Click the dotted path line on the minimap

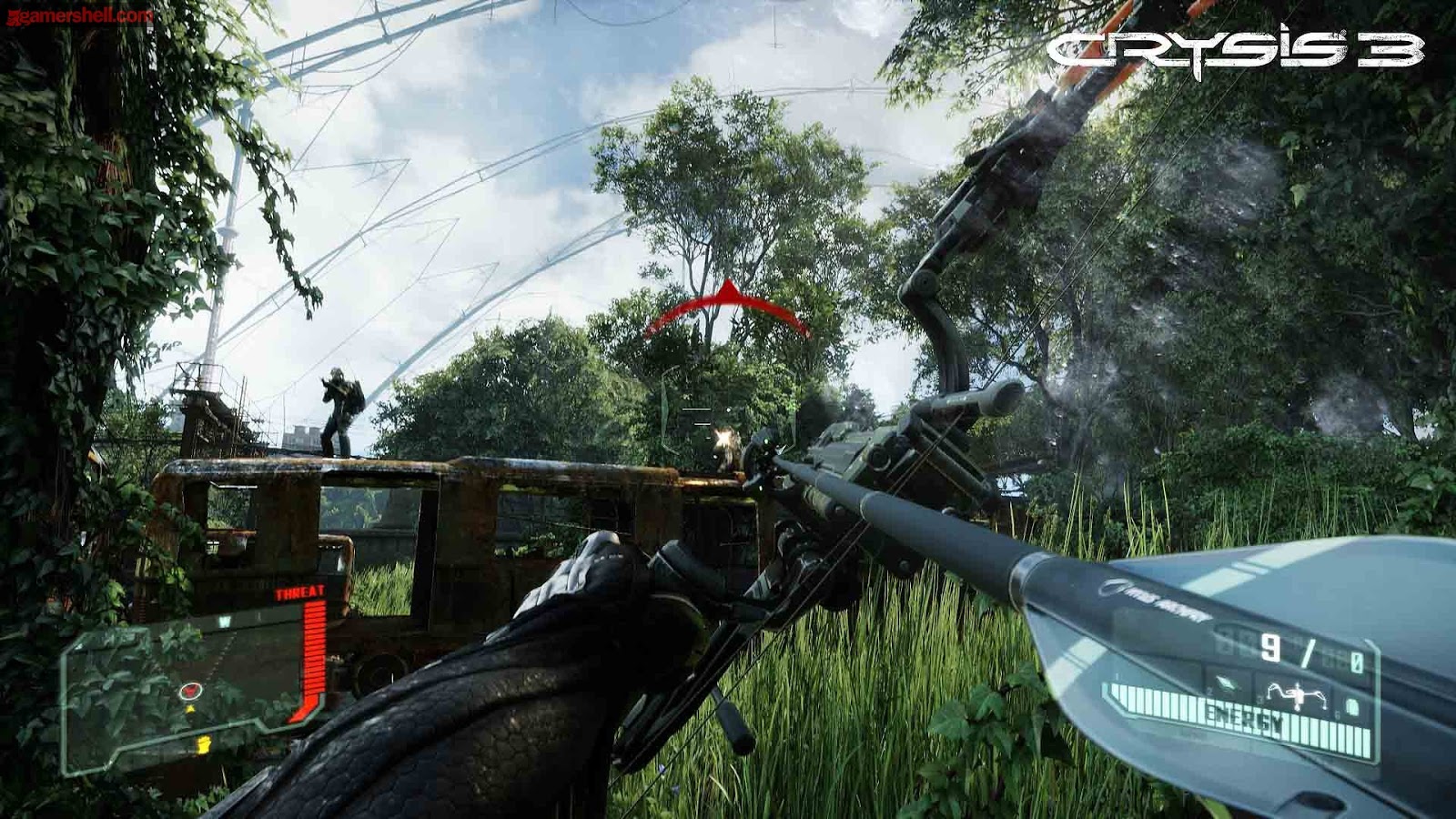coord(220,656)
